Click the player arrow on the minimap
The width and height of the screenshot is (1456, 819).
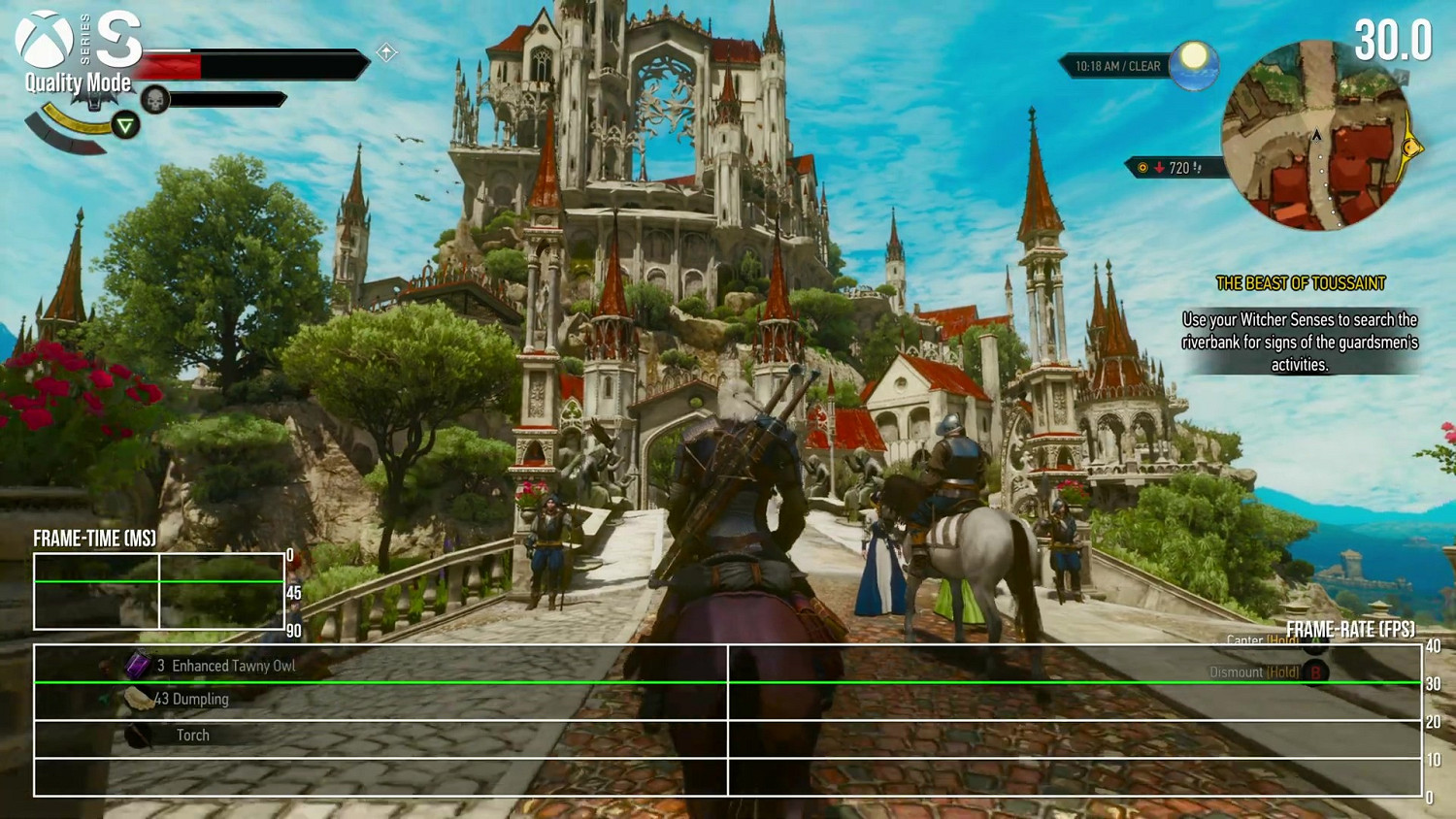coord(1316,137)
